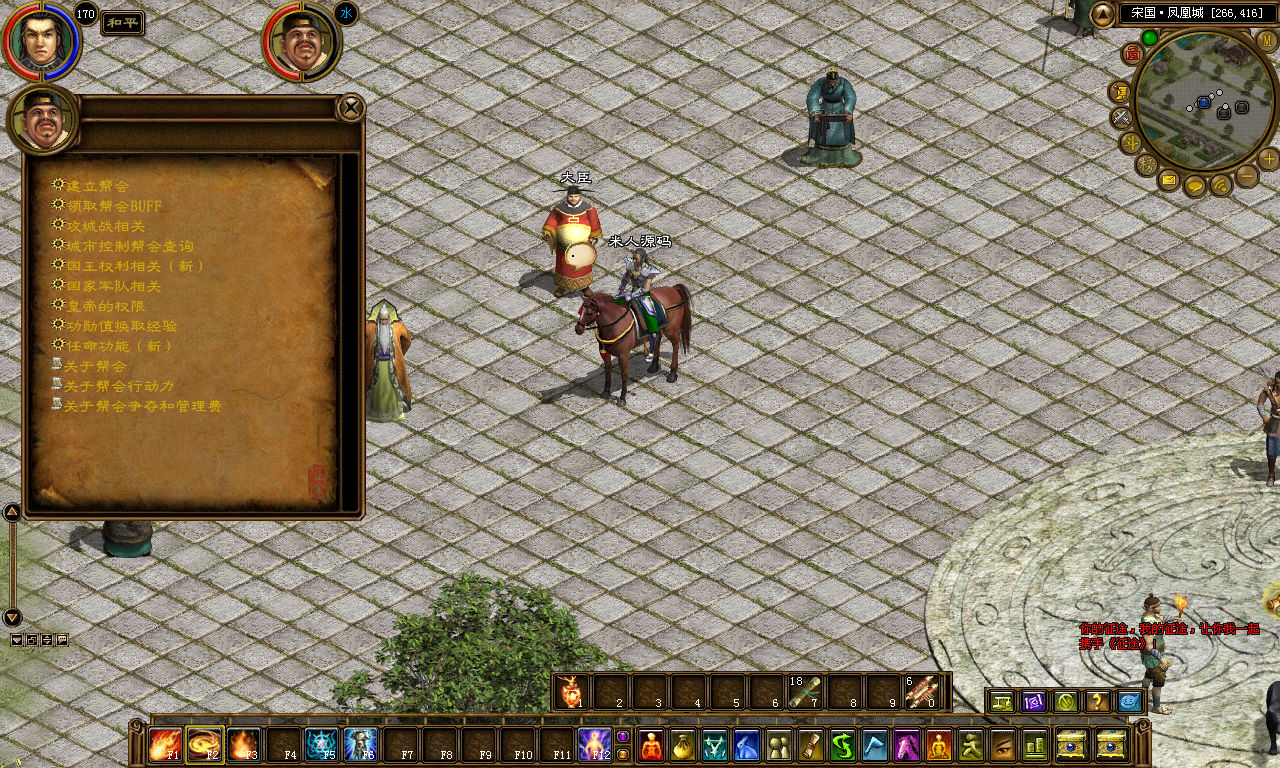The height and width of the screenshot is (768, 1280).
Task: Choose the 建立帮会 dialogue option
Action: [x=98, y=186]
